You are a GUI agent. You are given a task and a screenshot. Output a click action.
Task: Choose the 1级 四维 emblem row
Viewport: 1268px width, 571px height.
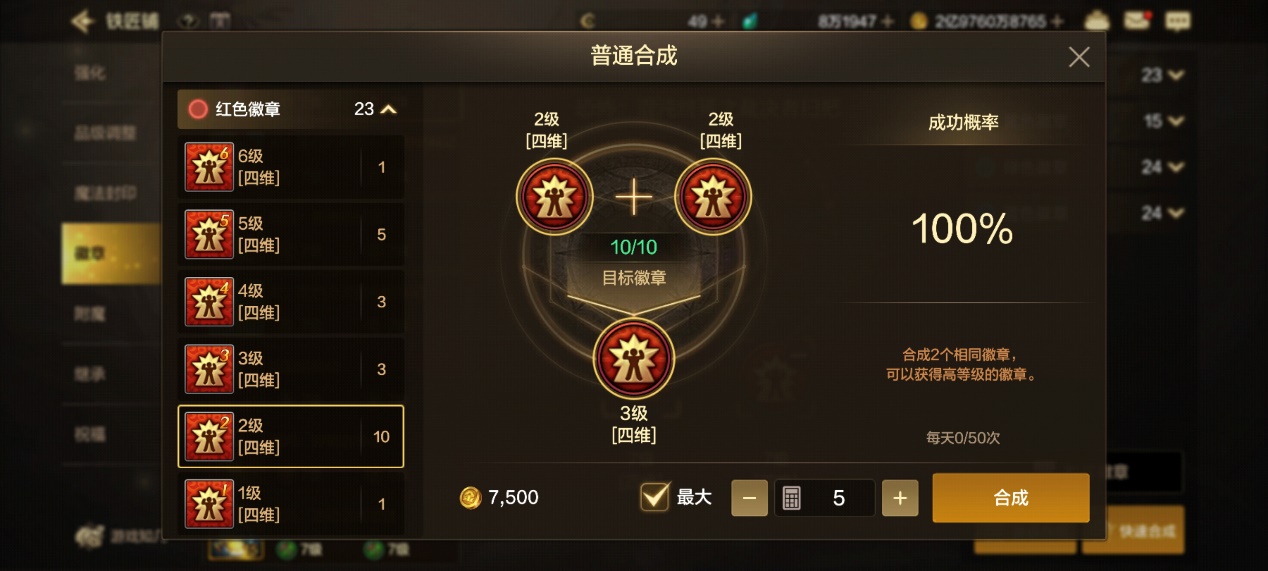pyautogui.click(x=290, y=503)
